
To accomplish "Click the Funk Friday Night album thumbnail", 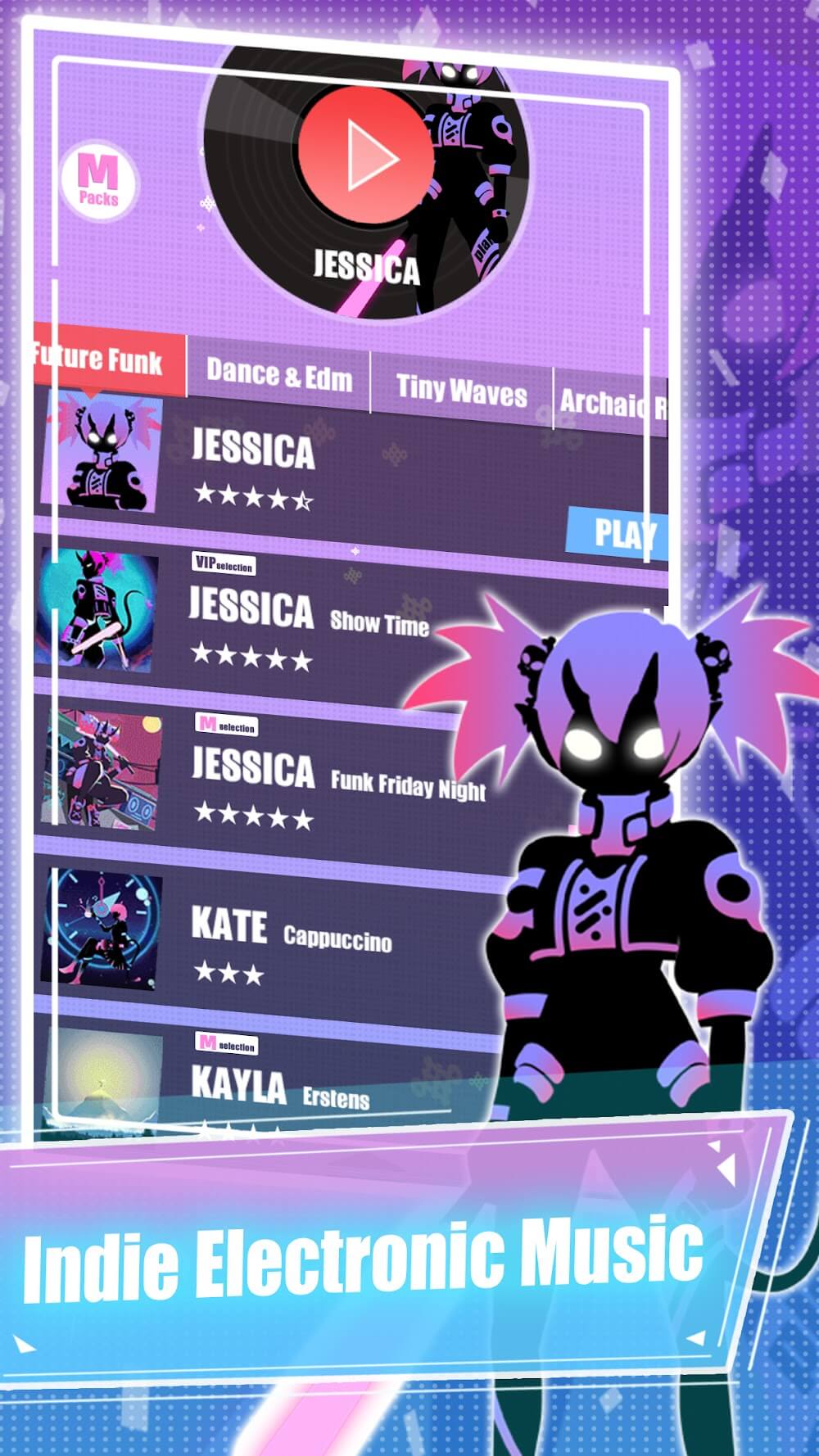I will pos(102,771).
